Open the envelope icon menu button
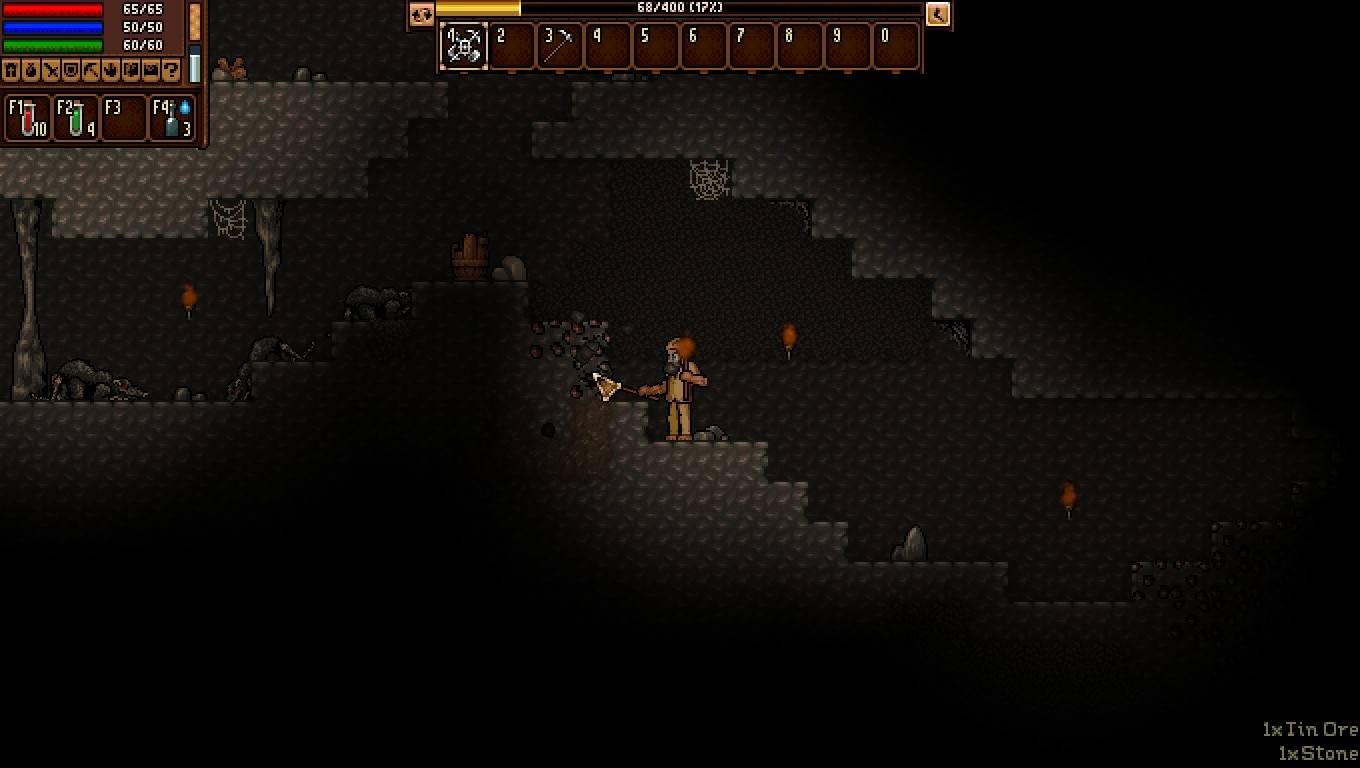The height and width of the screenshot is (768, 1360). 151,70
